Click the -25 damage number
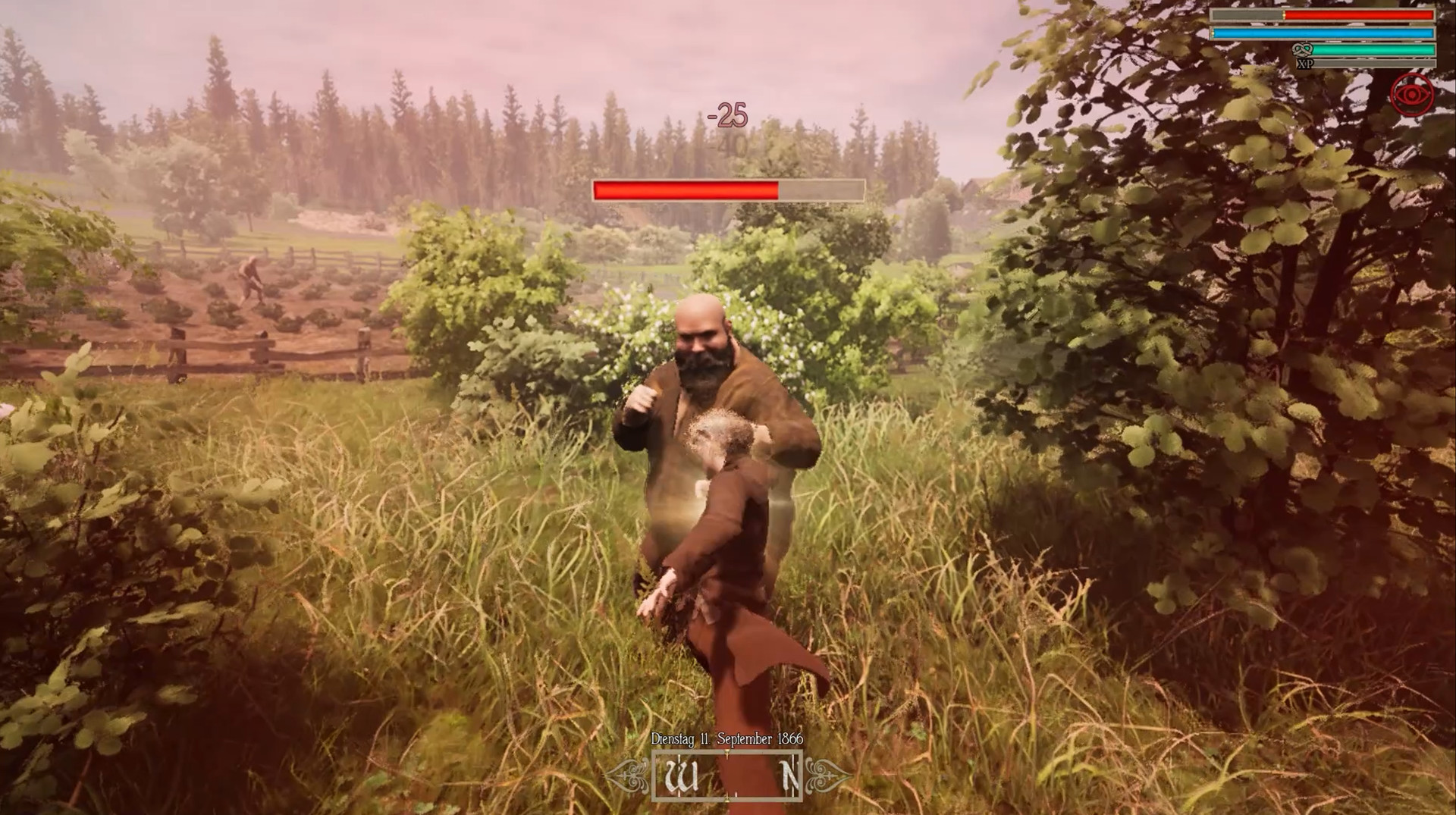Viewport: 1456px width, 815px height. coord(727,114)
